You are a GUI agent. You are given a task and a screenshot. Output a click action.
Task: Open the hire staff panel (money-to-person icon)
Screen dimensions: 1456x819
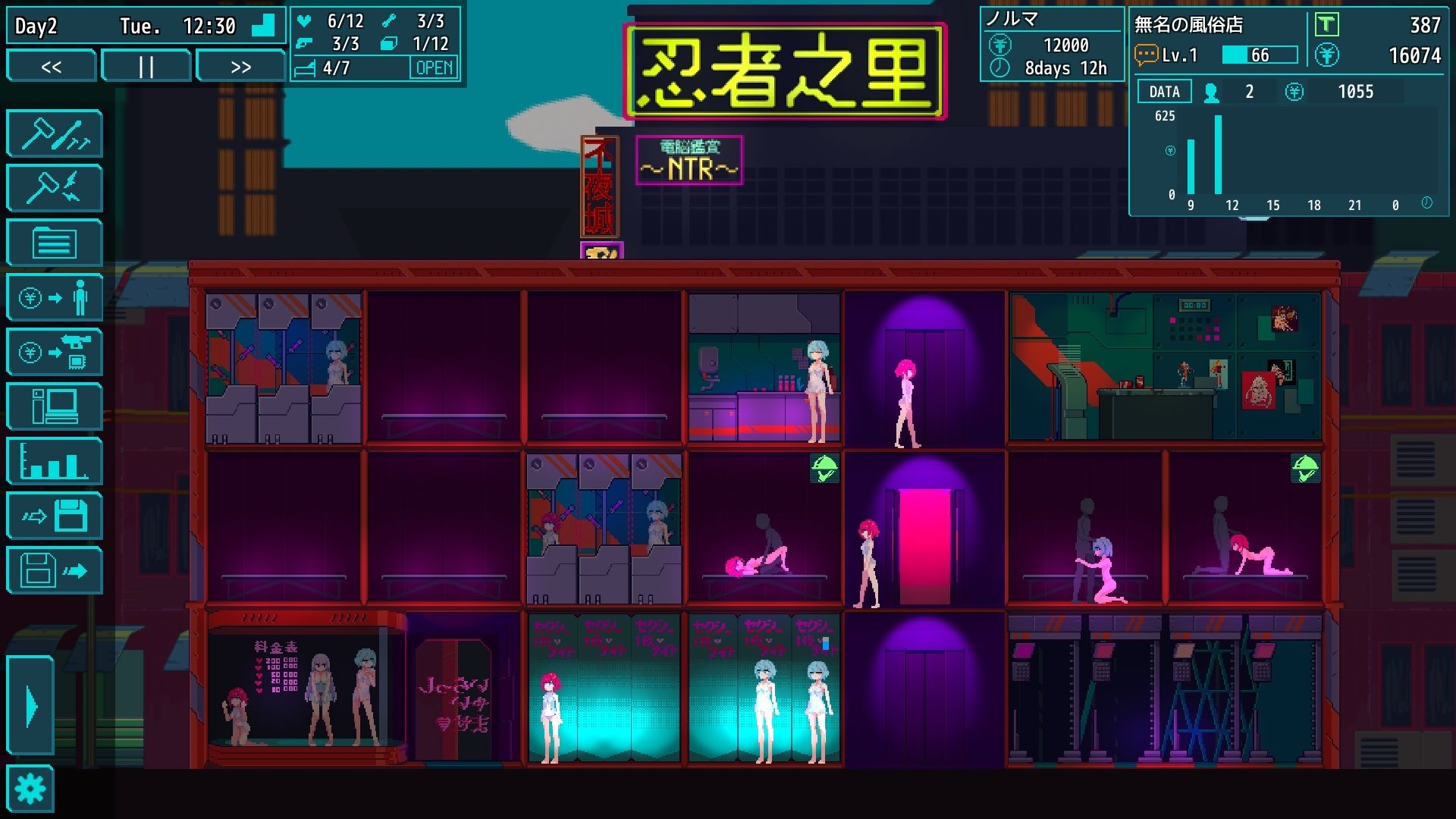(x=54, y=297)
